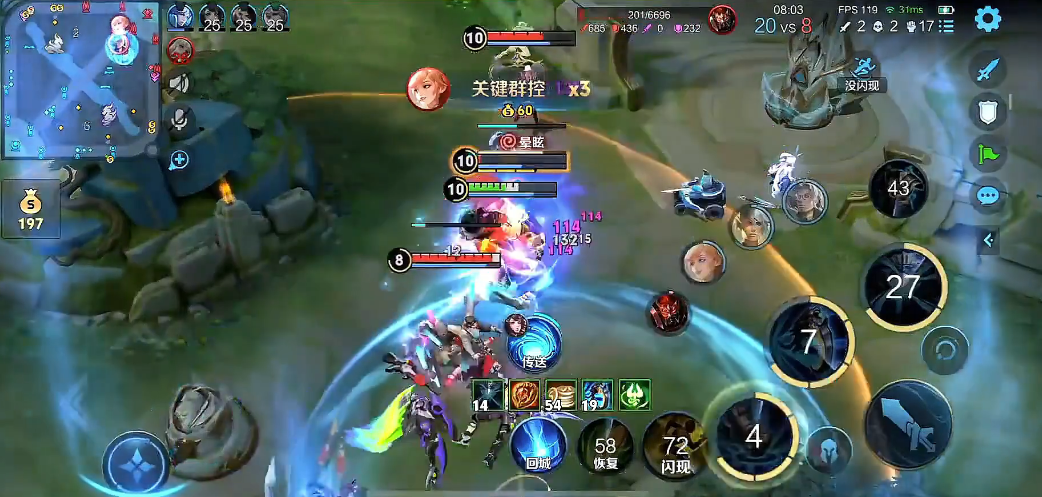Toggle the muted speaker icon

[180, 82]
